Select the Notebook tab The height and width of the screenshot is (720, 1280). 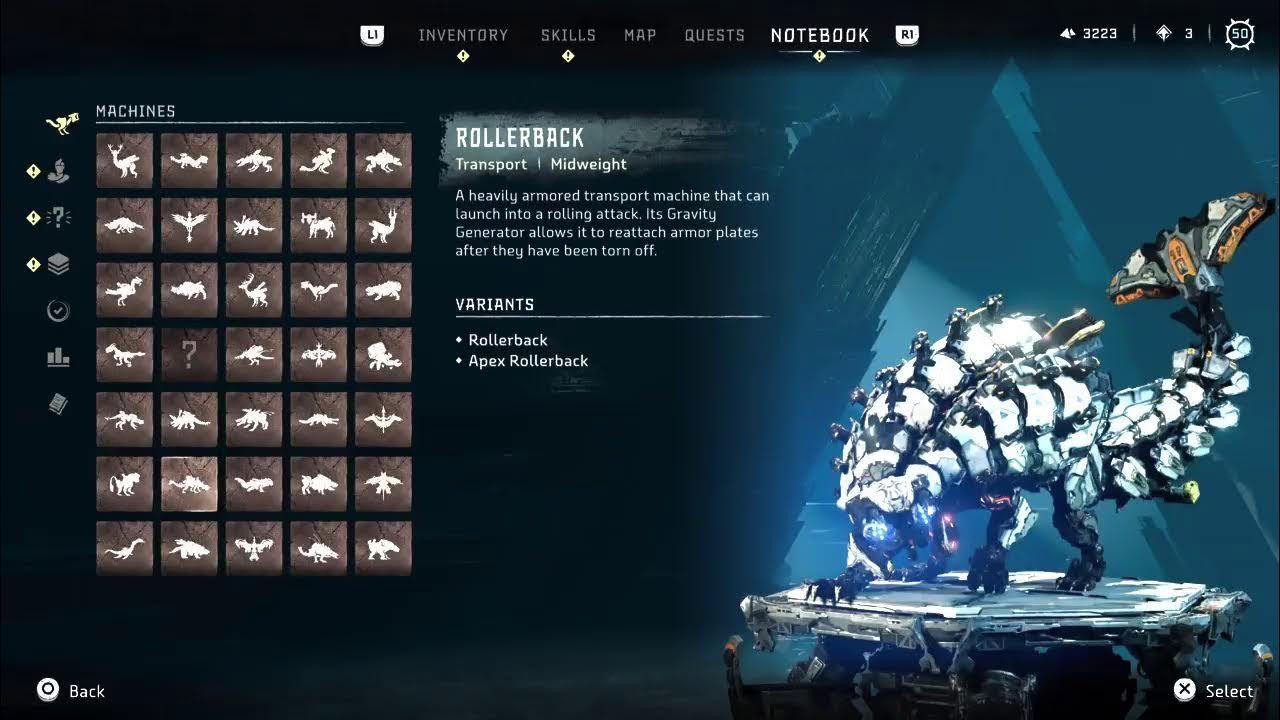(820, 35)
